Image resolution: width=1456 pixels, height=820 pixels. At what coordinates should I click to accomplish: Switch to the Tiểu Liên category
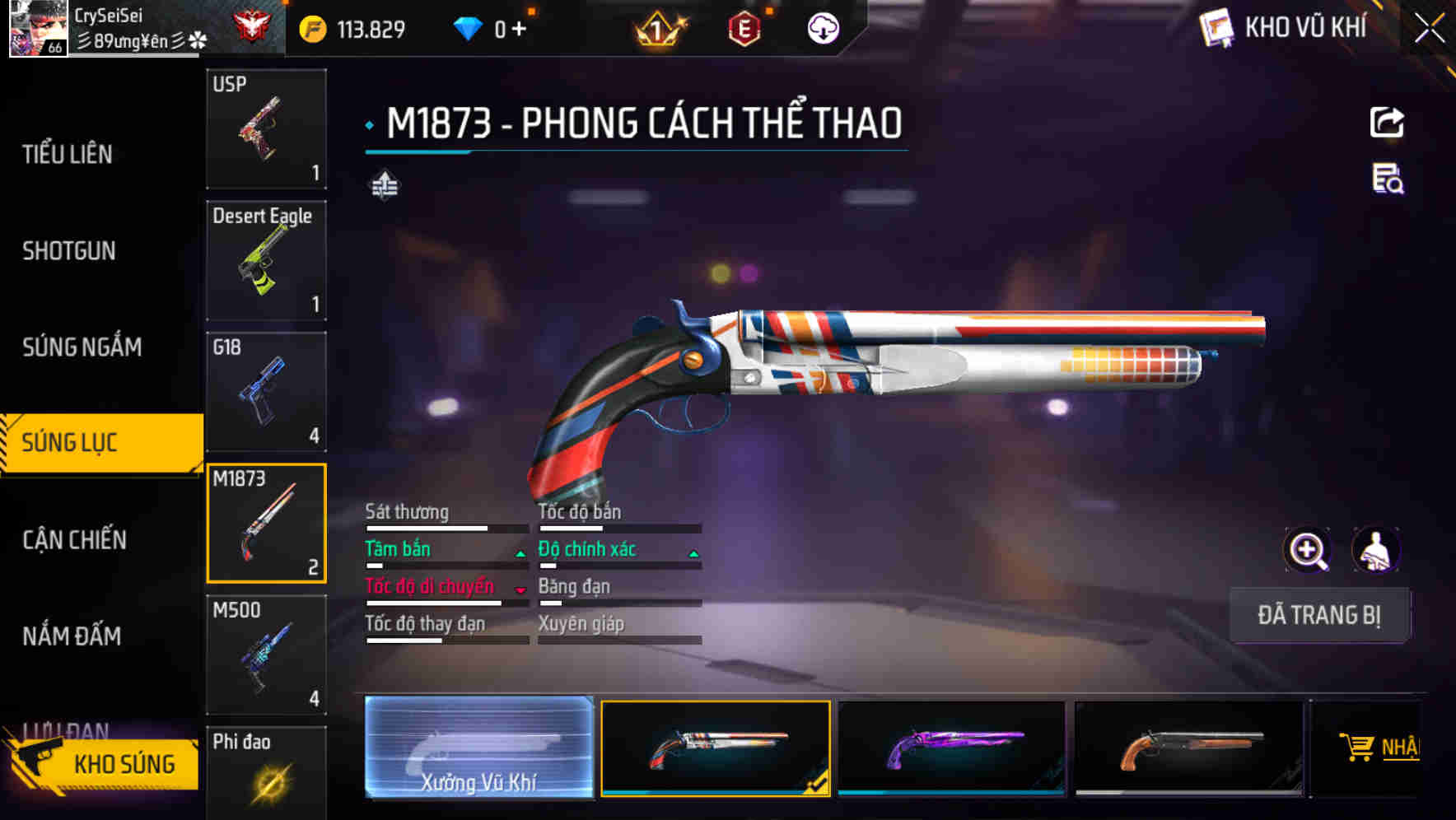pos(68,154)
